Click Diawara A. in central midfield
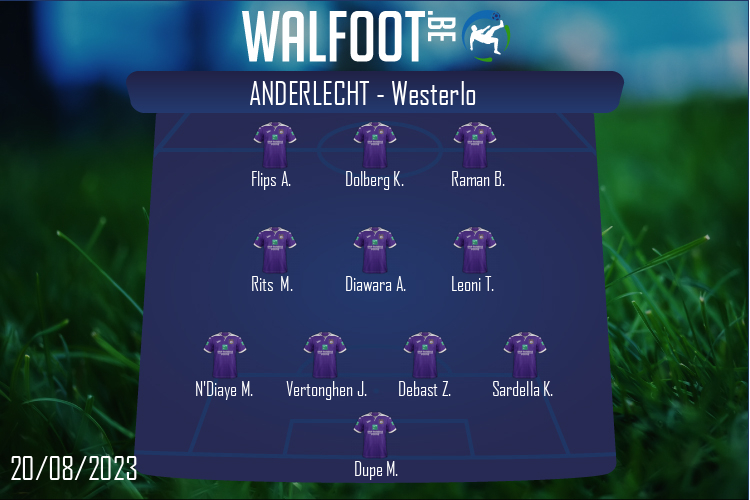The height and width of the screenshot is (500, 750). (375, 250)
